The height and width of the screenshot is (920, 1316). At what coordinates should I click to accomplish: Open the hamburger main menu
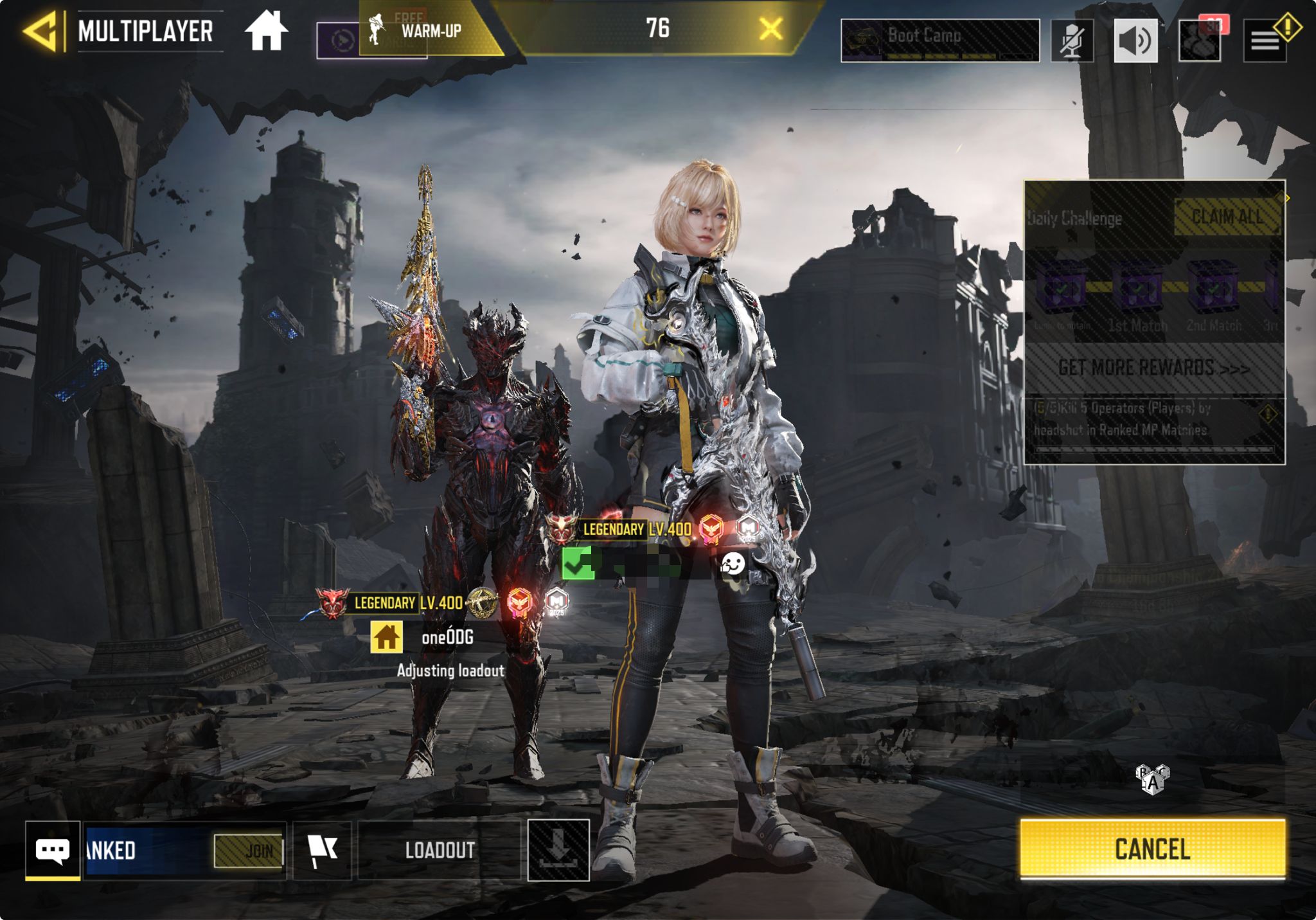1265,41
